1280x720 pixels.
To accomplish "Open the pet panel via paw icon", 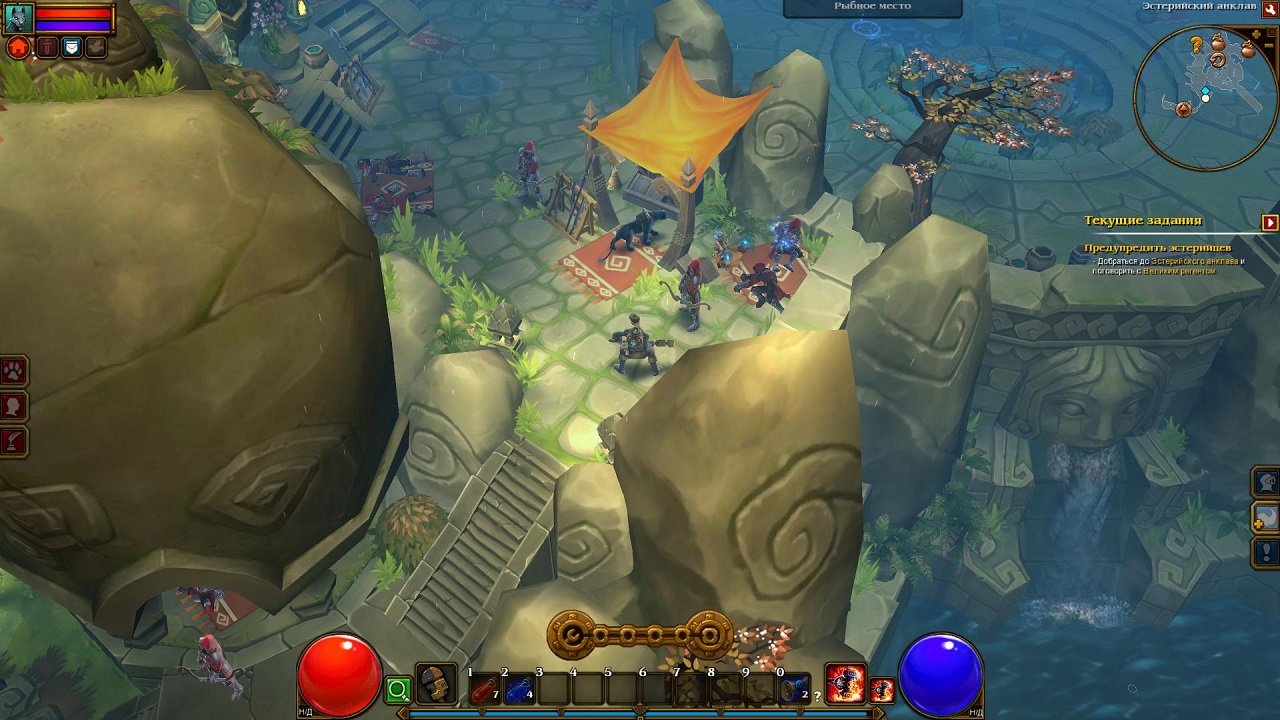I will pyautogui.click(x=13, y=367).
